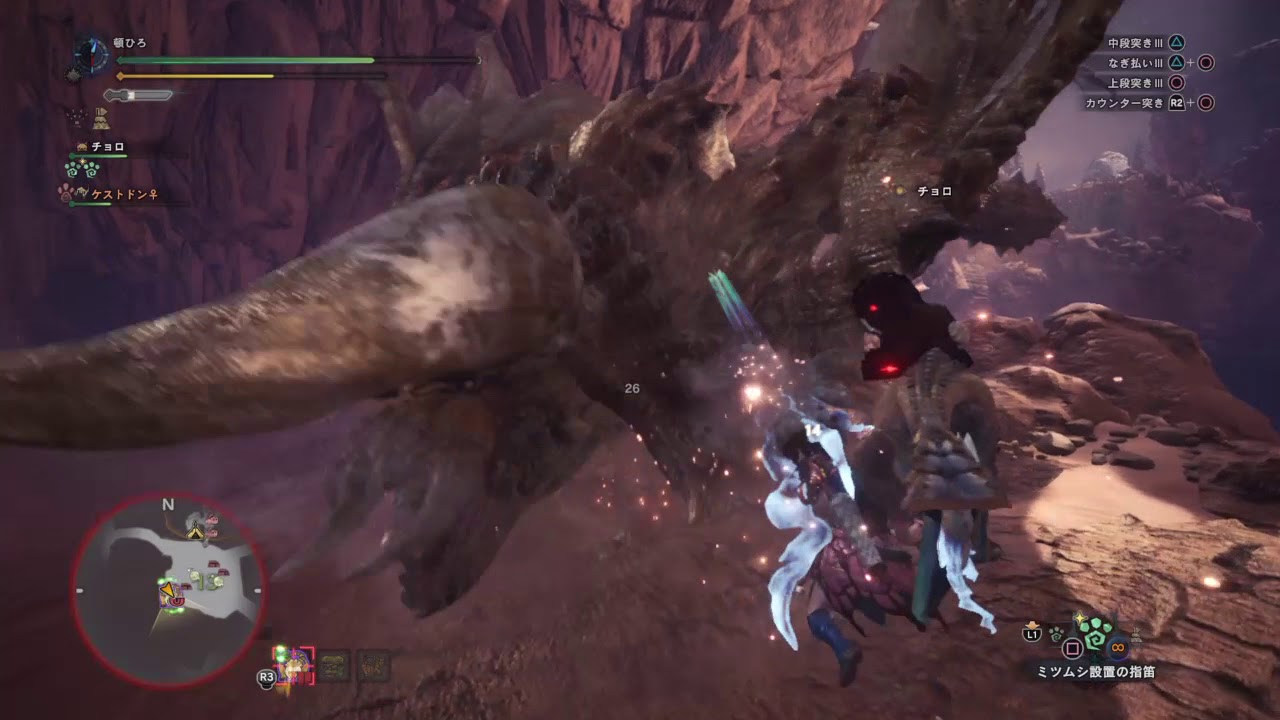Toggle the square button slinger prompt

click(1072, 647)
